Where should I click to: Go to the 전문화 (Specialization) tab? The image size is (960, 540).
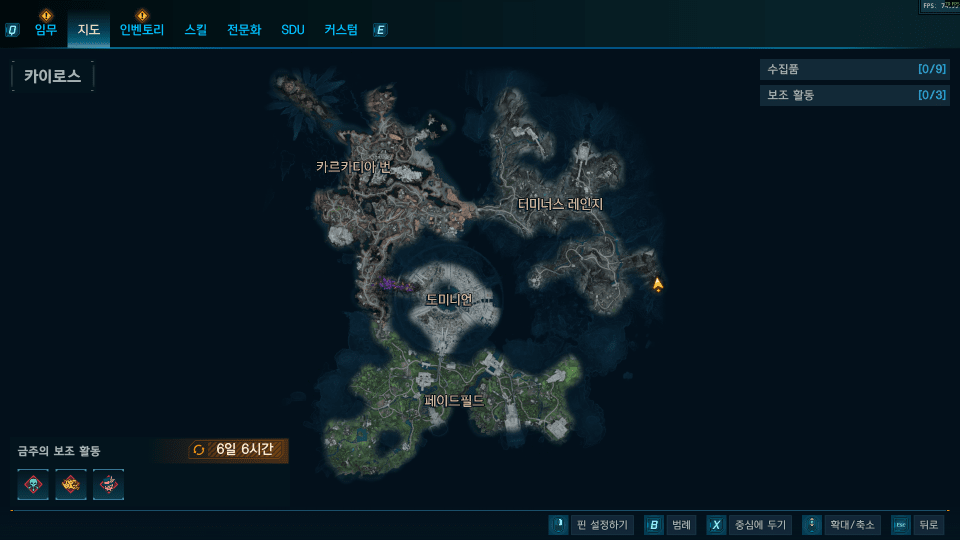point(244,30)
